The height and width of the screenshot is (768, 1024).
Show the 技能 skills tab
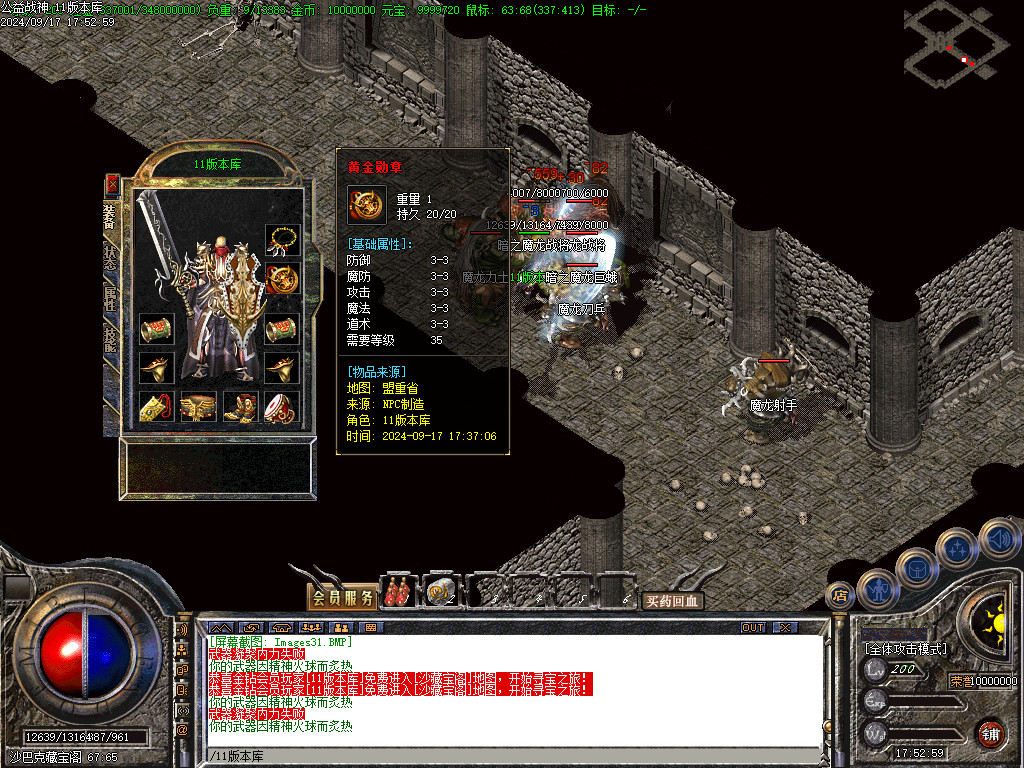[x=111, y=340]
